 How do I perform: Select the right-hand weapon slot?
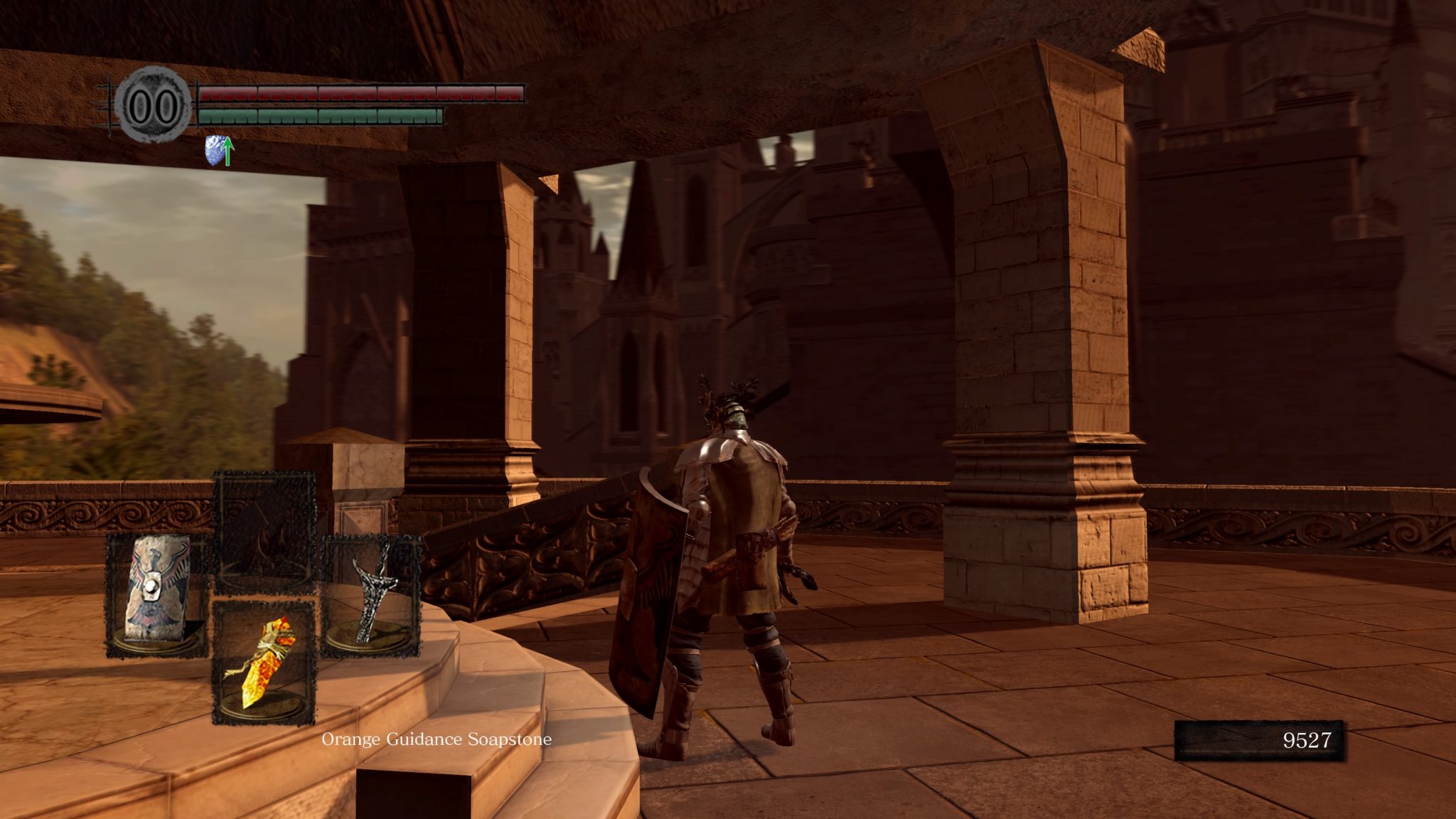371,596
